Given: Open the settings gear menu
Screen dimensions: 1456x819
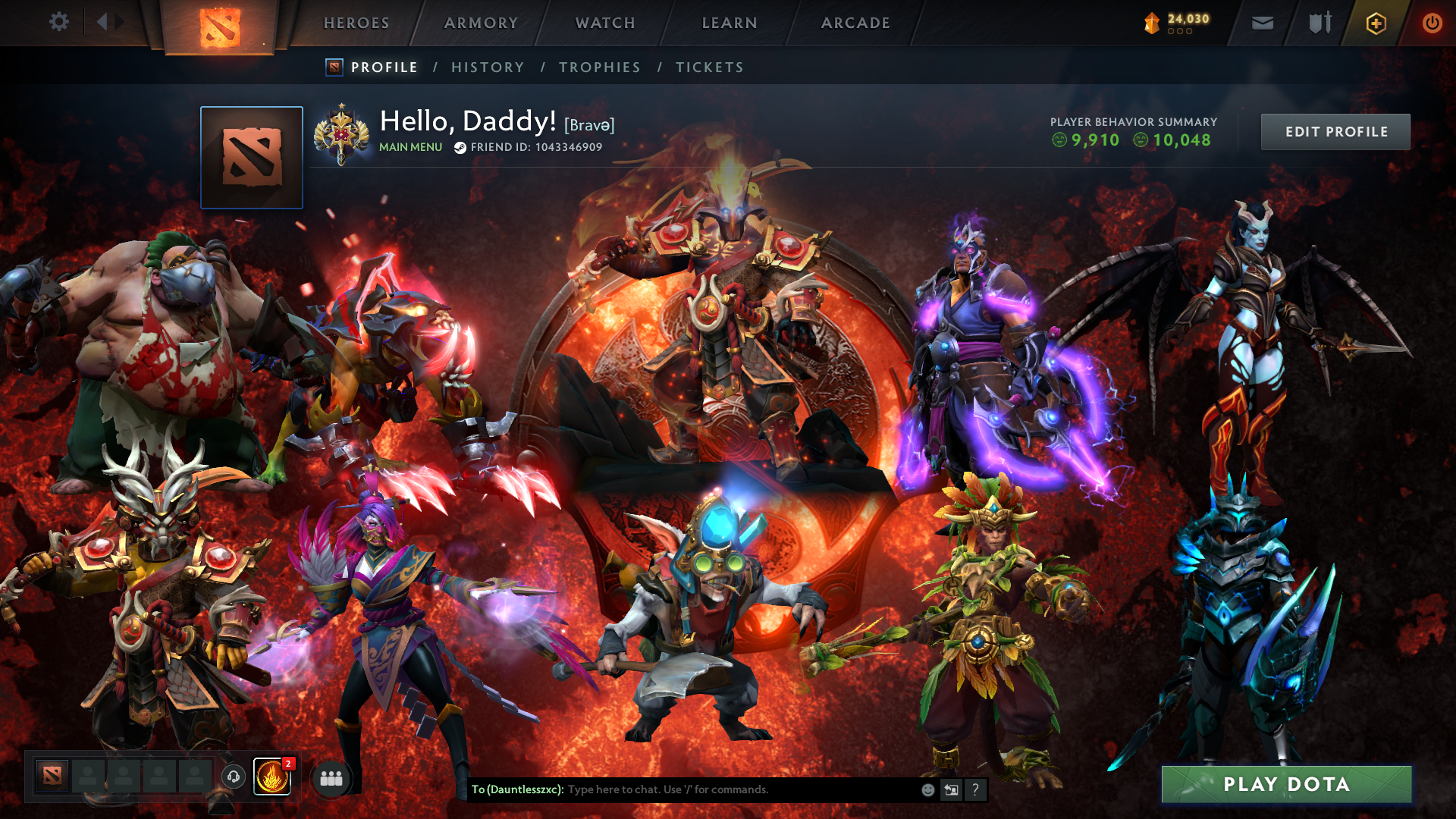Looking at the screenshot, I should click(59, 22).
